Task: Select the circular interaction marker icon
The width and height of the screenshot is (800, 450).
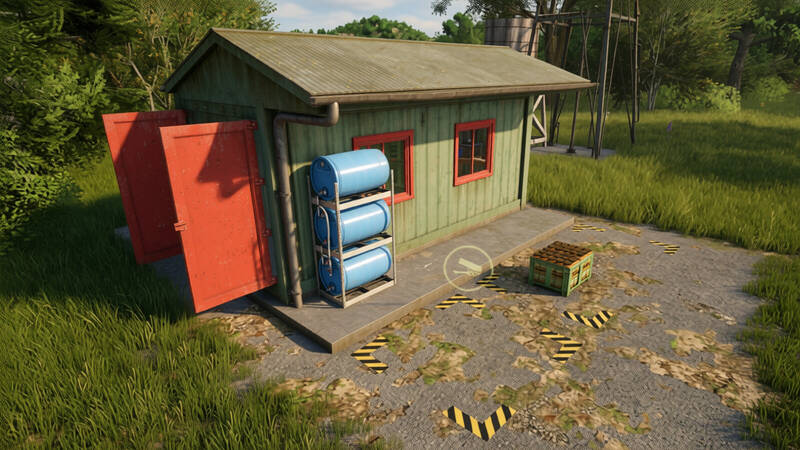Action: [x=467, y=267]
